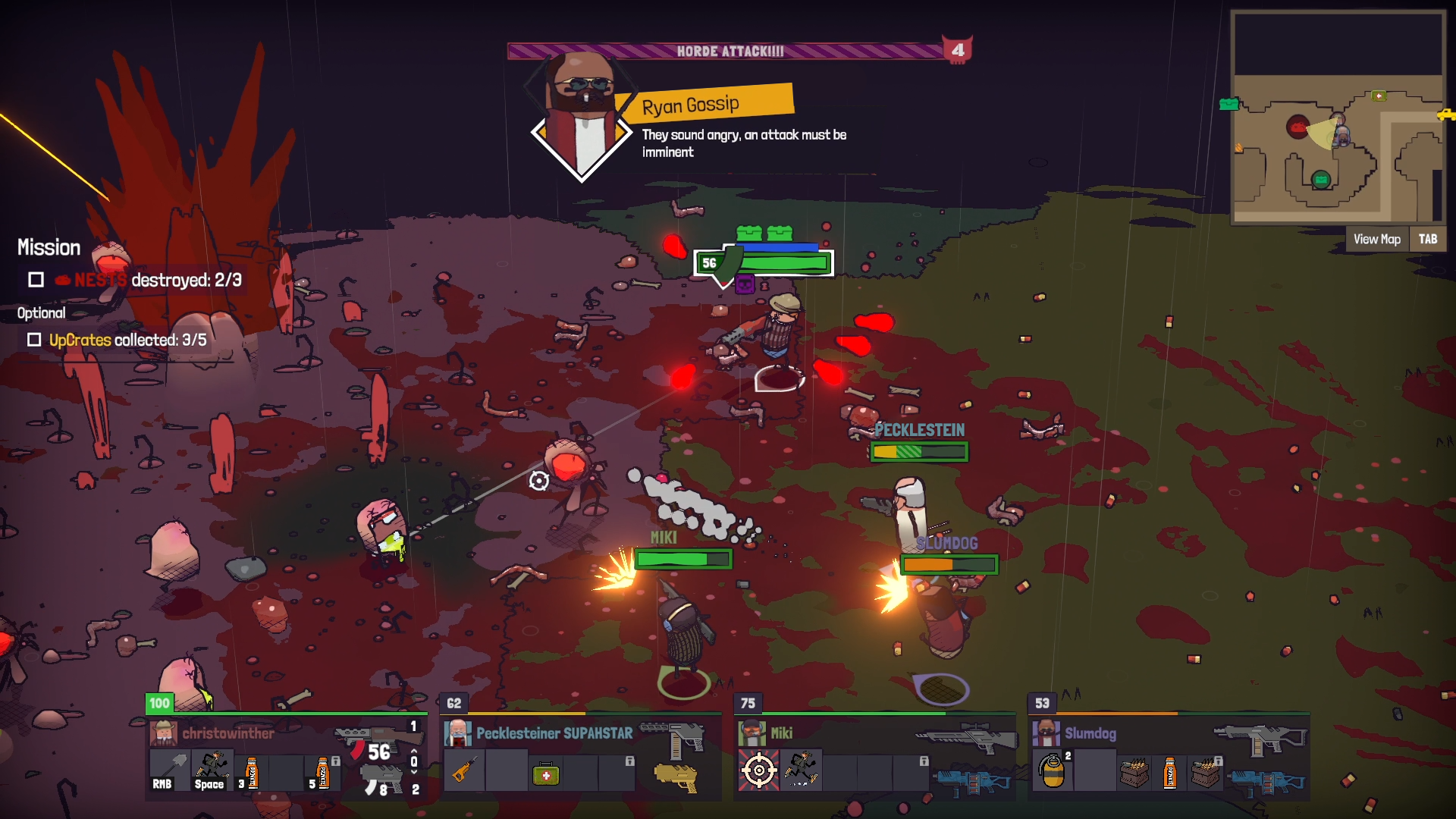Select Pecklesteiner's green medkit icon

tap(545, 775)
